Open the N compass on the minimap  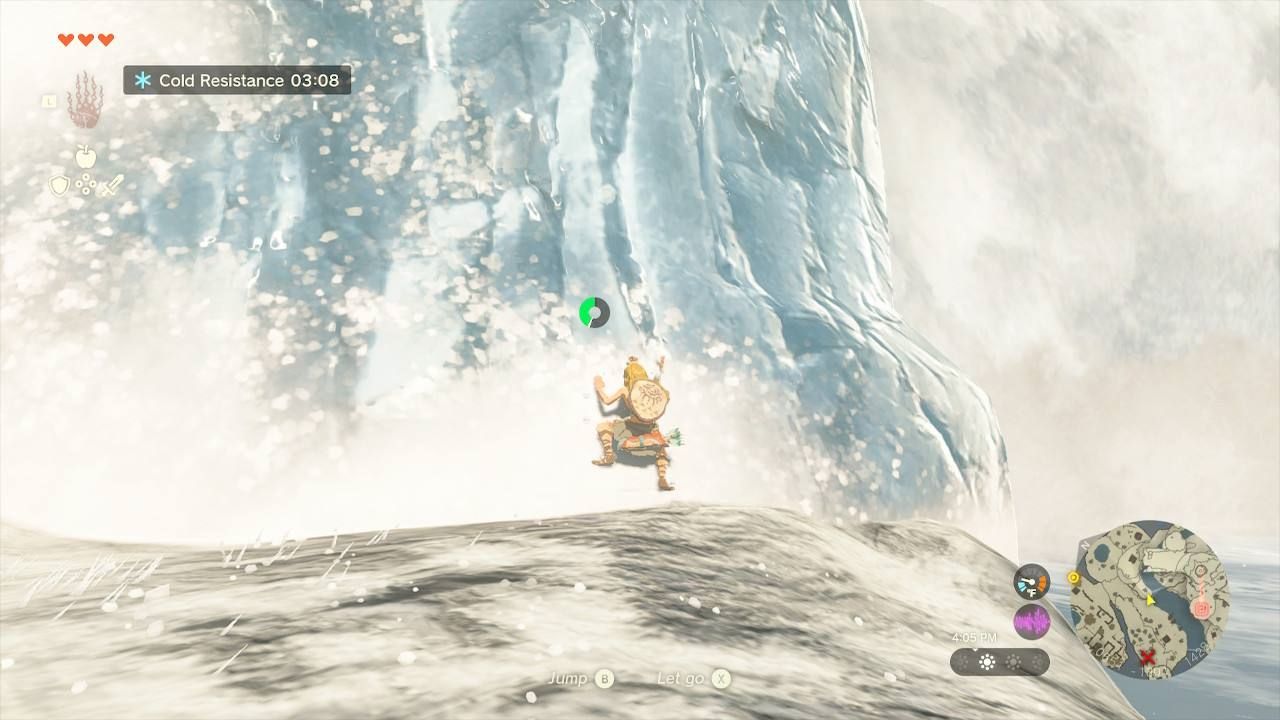[1085, 545]
